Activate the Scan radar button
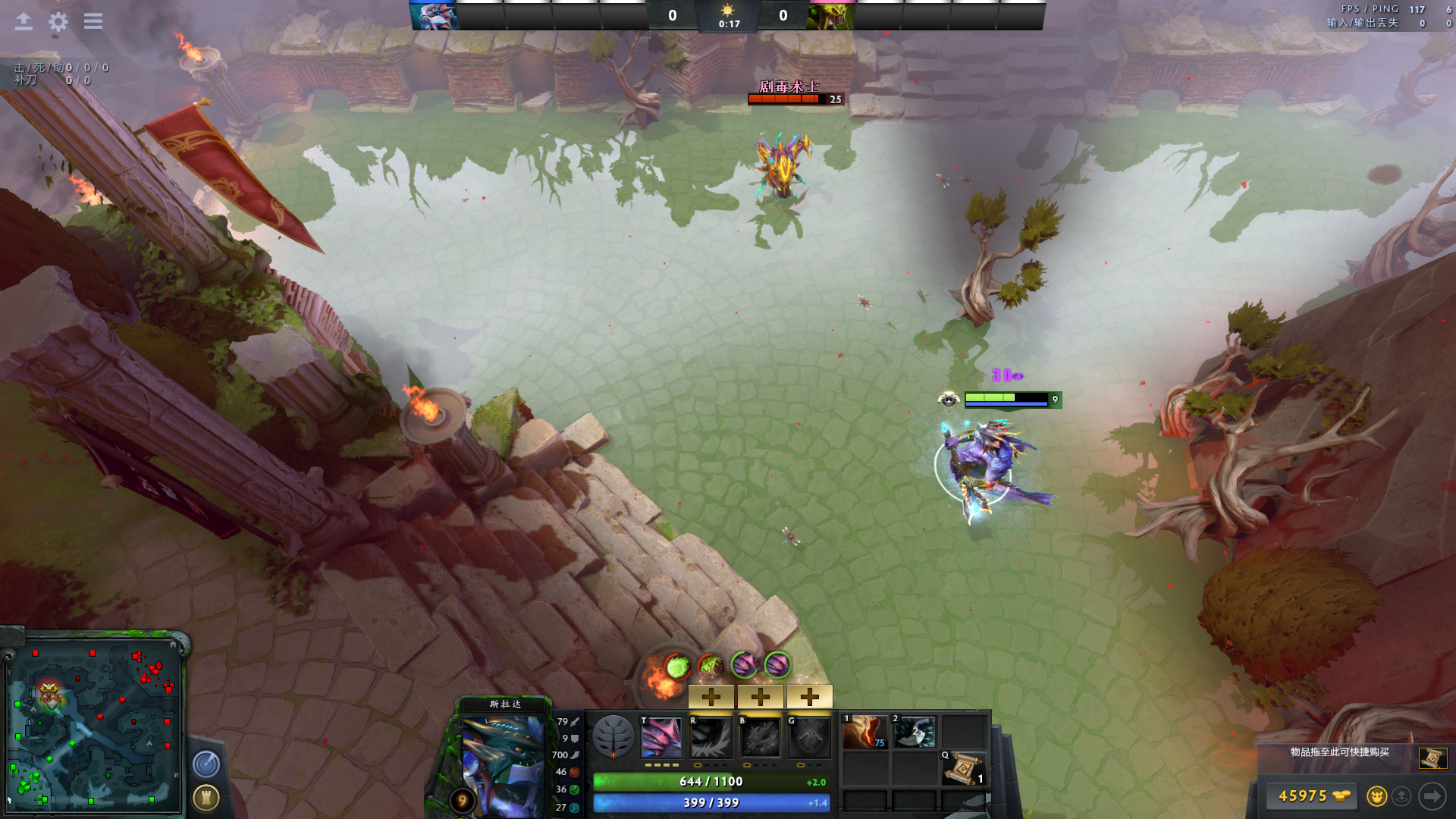The image size is (1456, 819). click(206, 764)
